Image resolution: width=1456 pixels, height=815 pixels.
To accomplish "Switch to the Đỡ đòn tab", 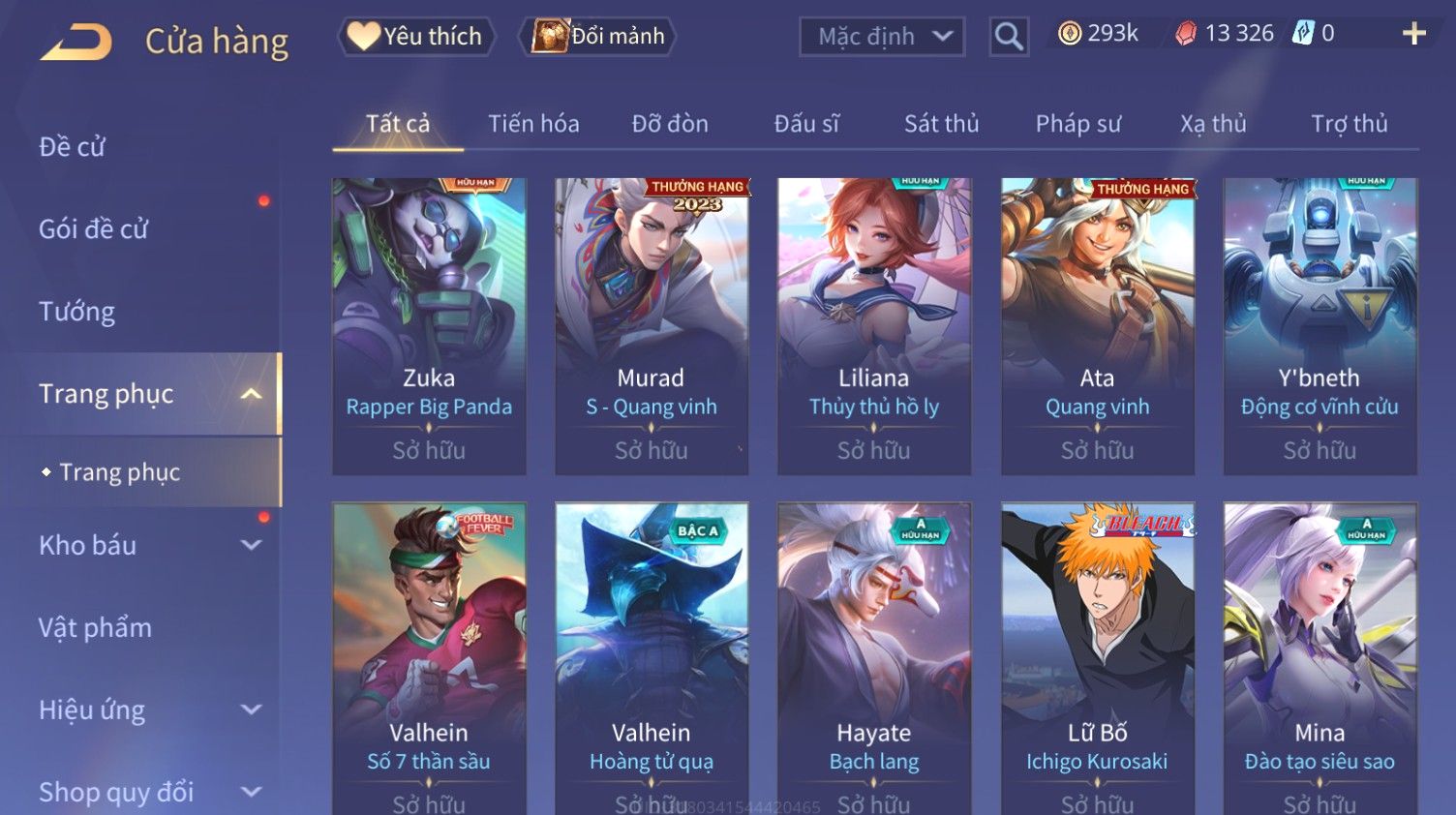I will click(x=670, y=124).
